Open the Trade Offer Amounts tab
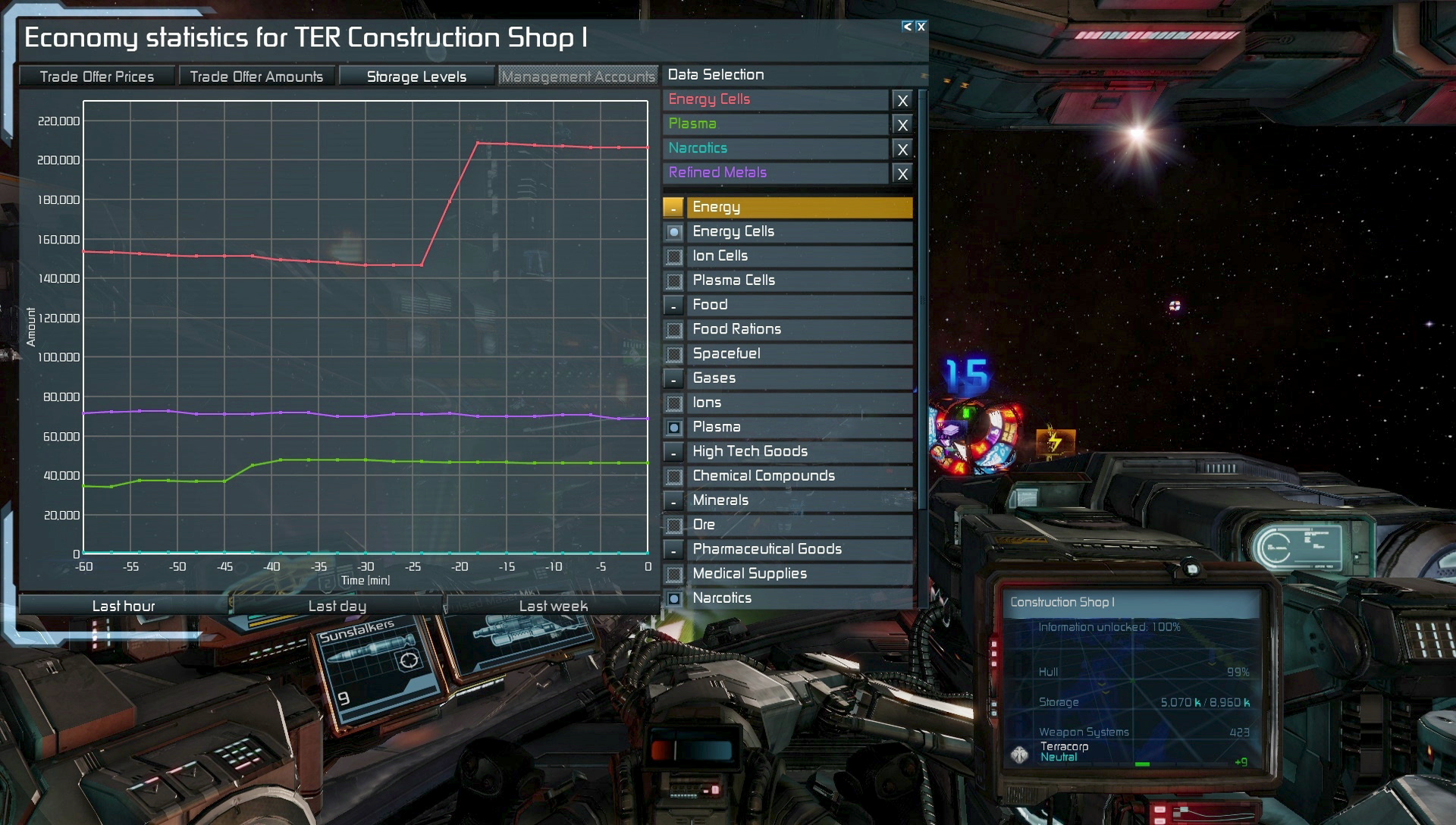 coord(256,77)
